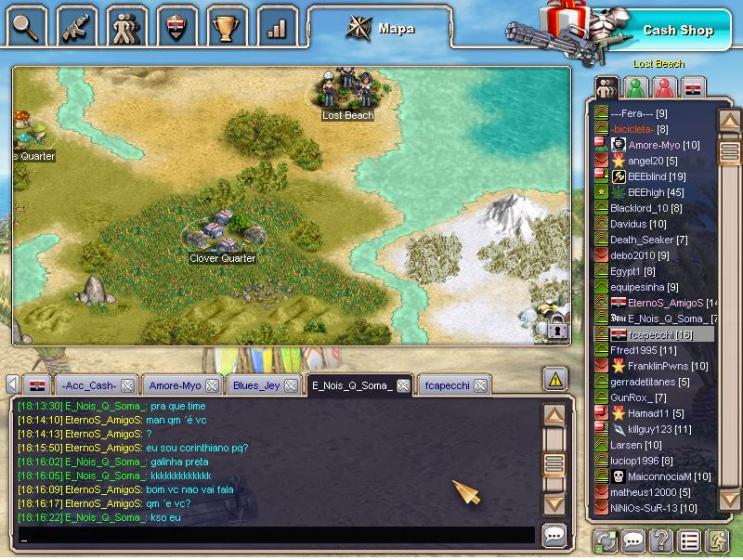This screenshot has height=560, width=743.
Task: Close the Blues_Jey chat tab
Action: click(290, 385)
